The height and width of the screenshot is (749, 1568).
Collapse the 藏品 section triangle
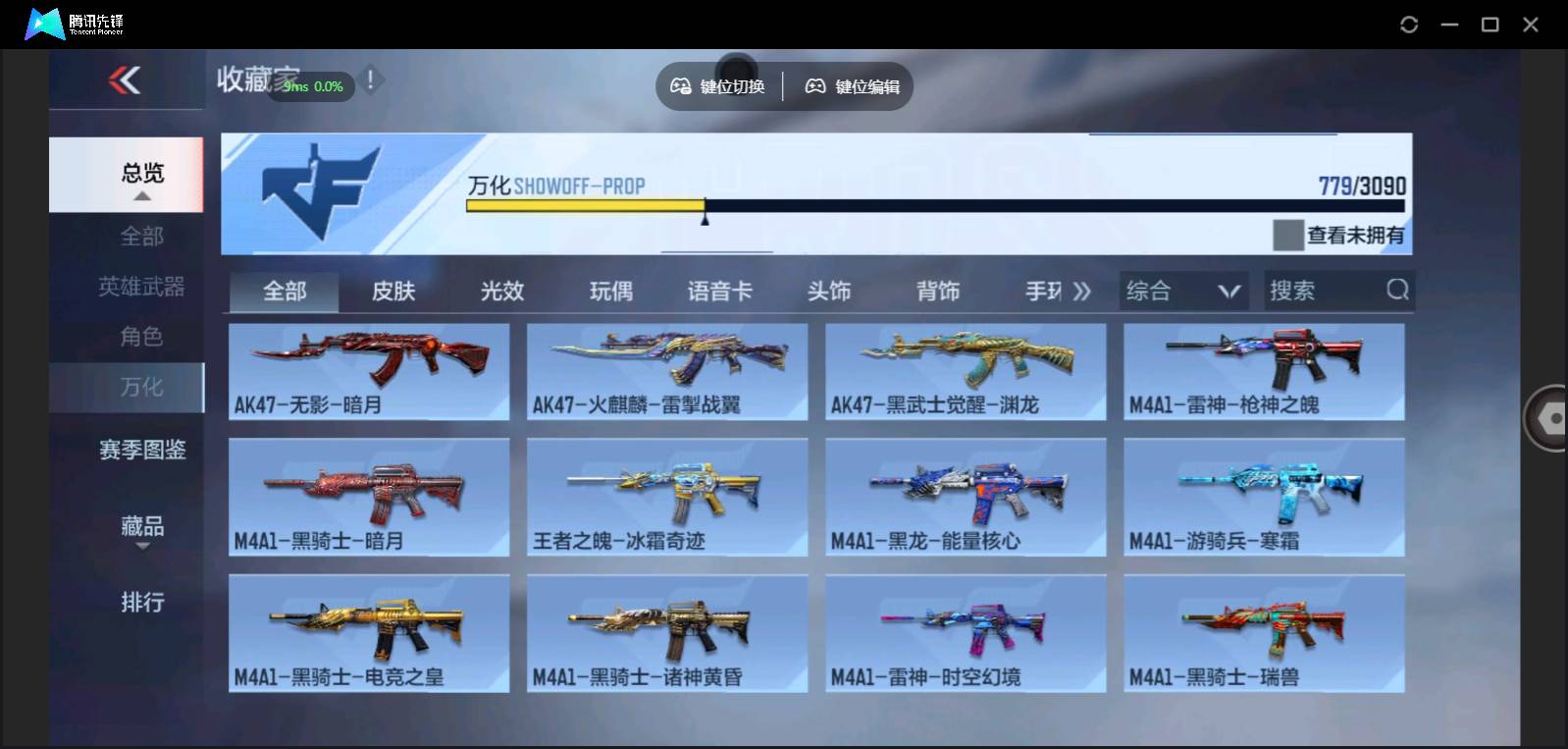click(143, 546)
